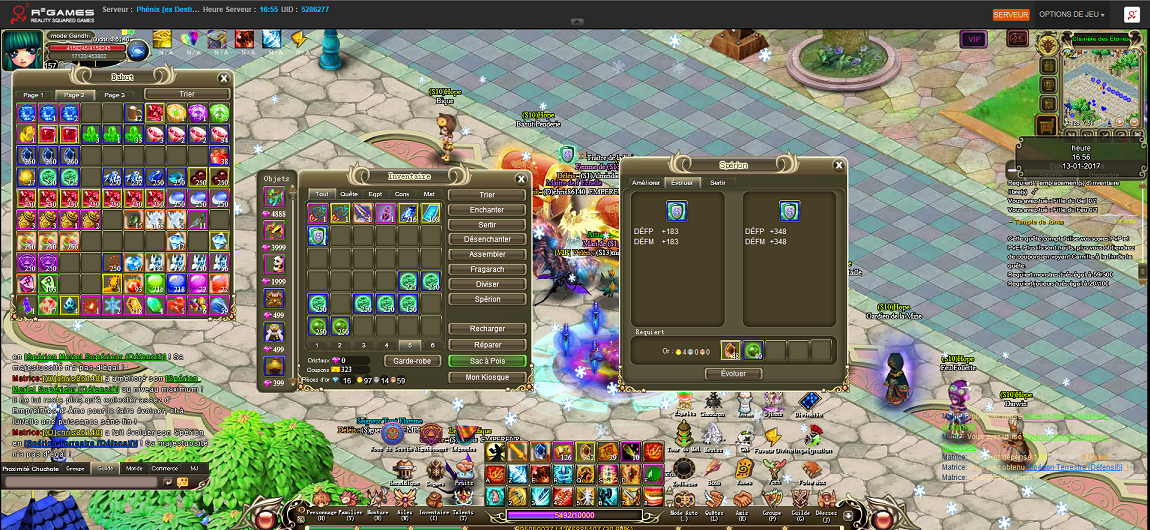
Task: Open Mon Kiosque
Action: 487,378
